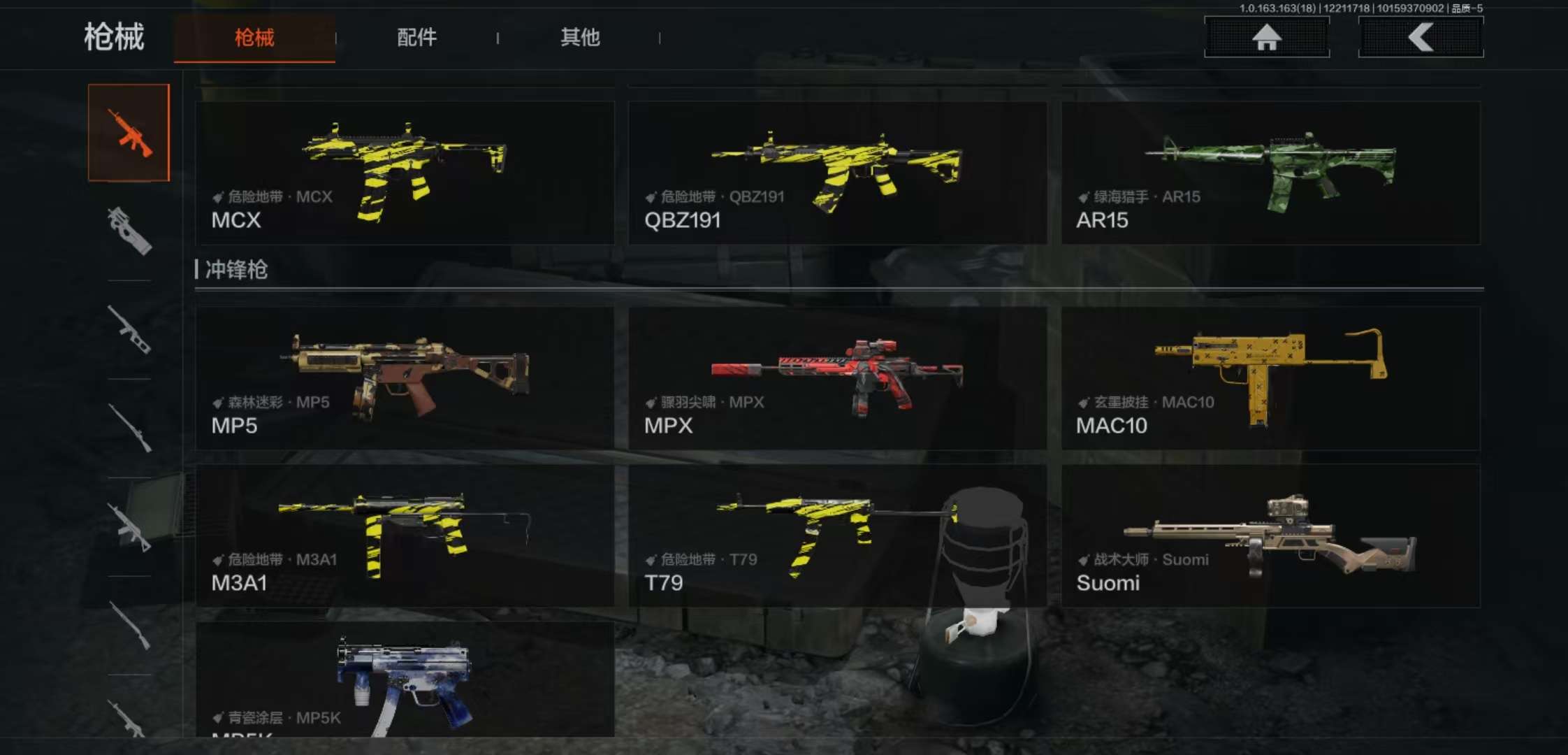Image resolution: width=1568 pixels, height=755 pixels.
Task: Click the 枪械 page title
Action: pos(116,38)
